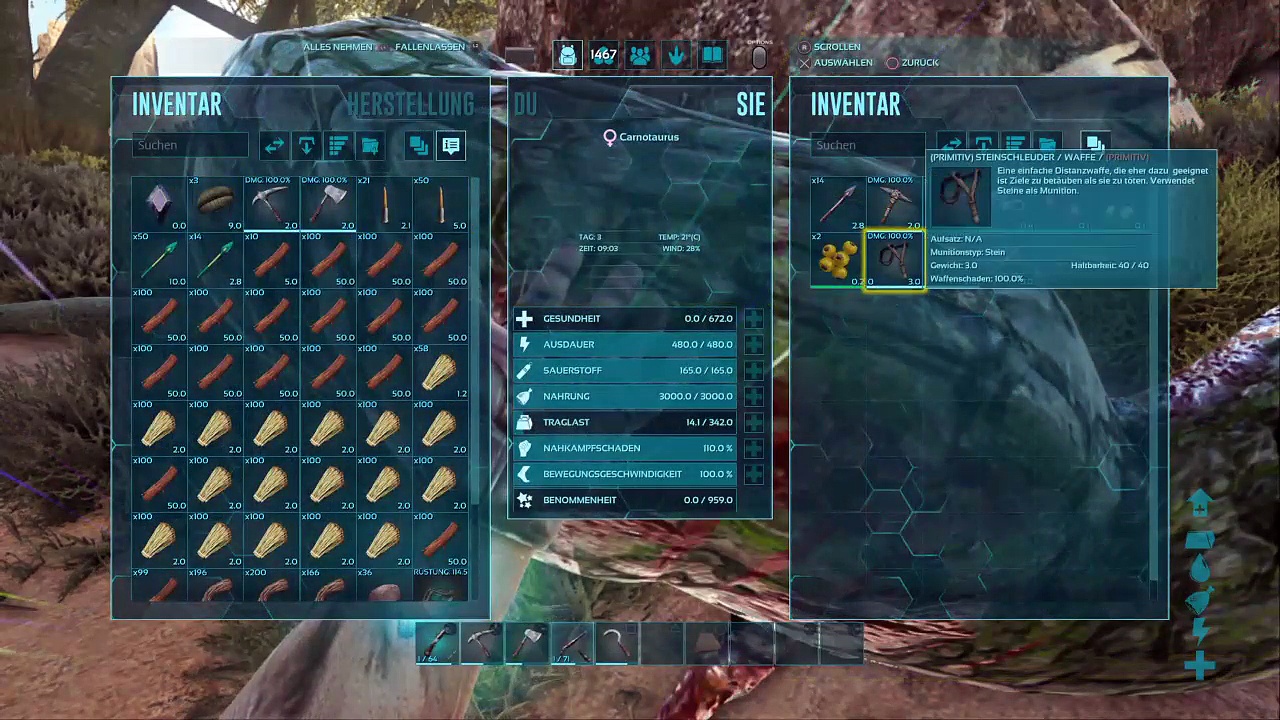The image size is (1280, 720).
Task: Open the book icon at top
Action: (712, 56)
